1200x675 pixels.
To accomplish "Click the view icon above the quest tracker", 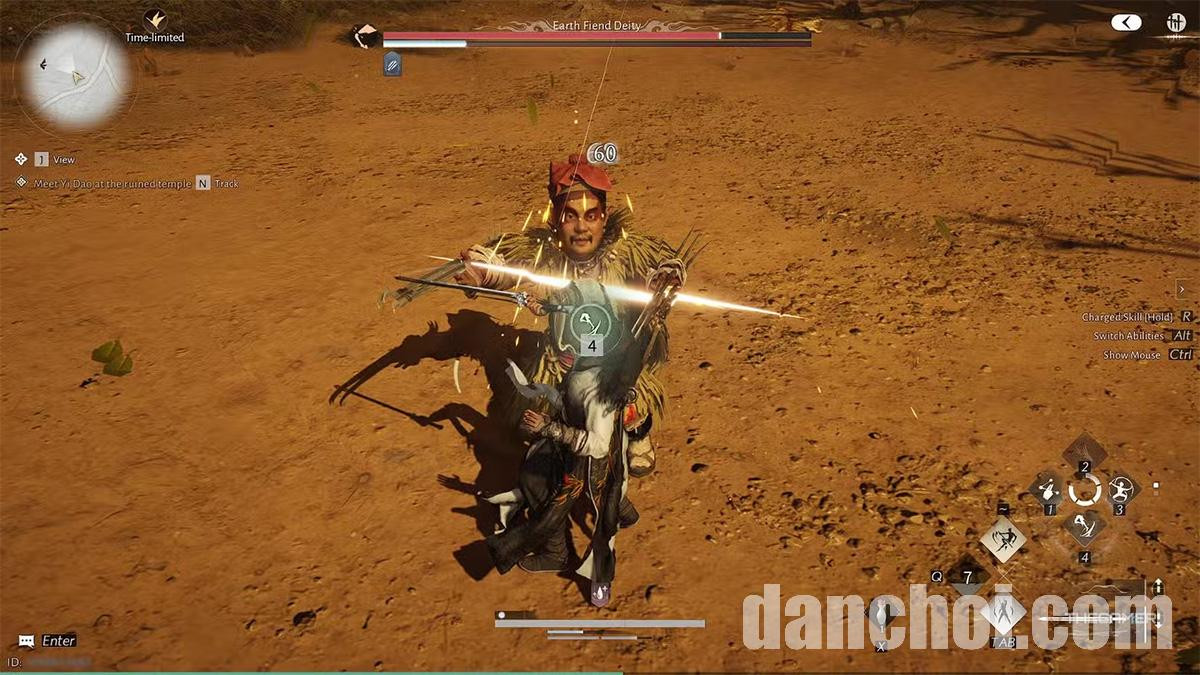I will (x=21, y=159).
